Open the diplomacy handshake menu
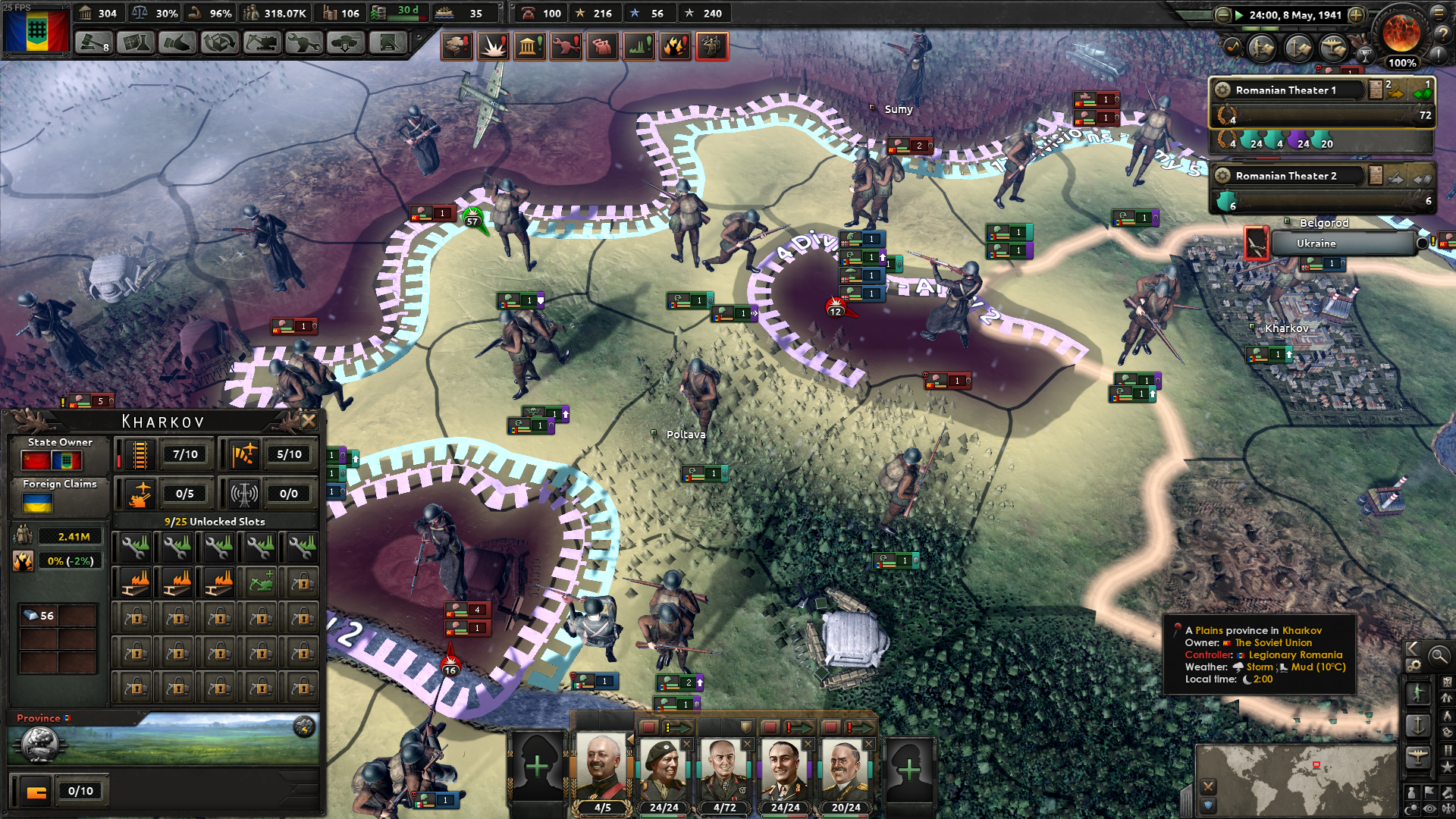 tap(177, 43)
